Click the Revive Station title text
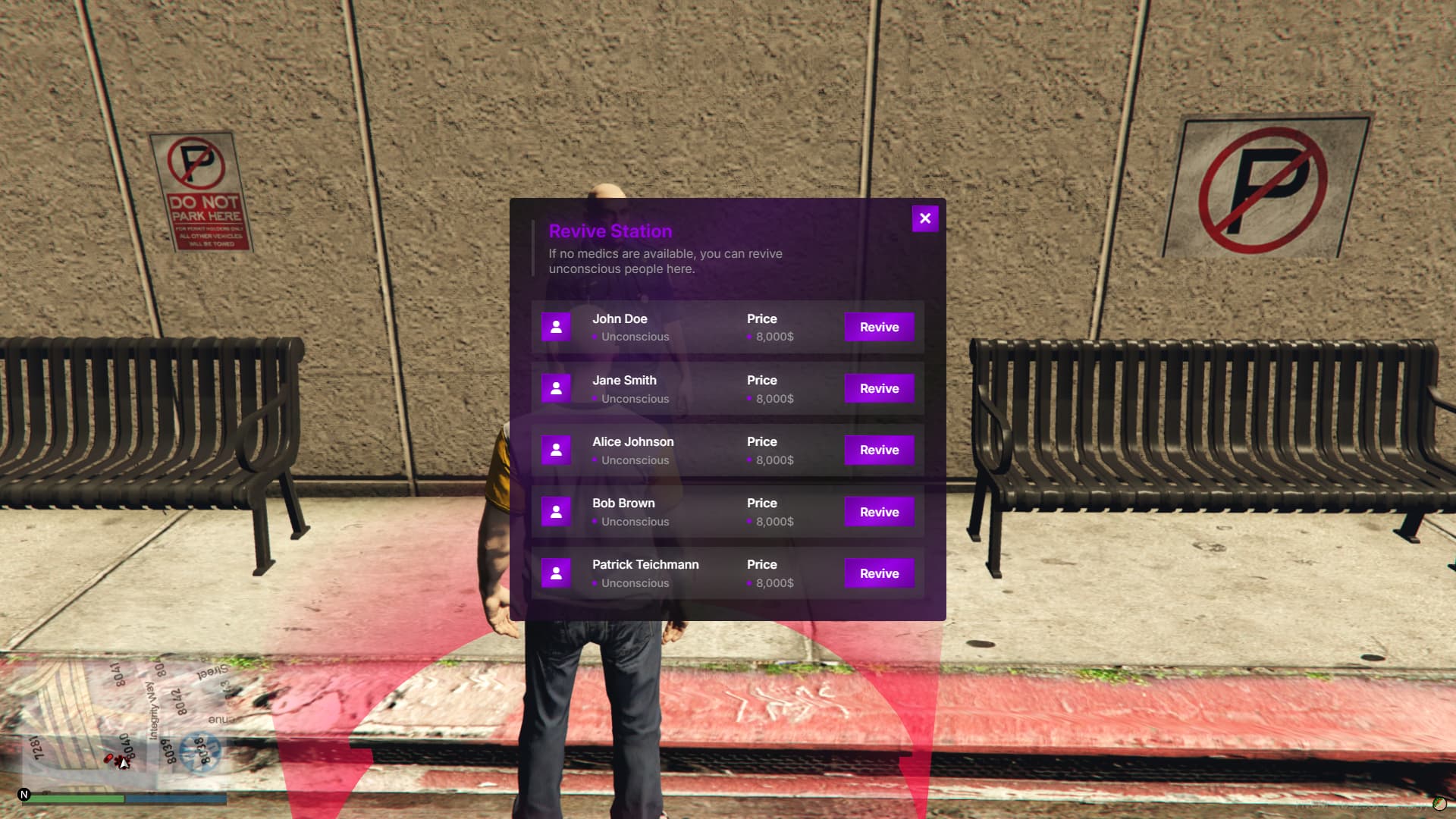The image size is (1456, 819). (x=610, y=231)
